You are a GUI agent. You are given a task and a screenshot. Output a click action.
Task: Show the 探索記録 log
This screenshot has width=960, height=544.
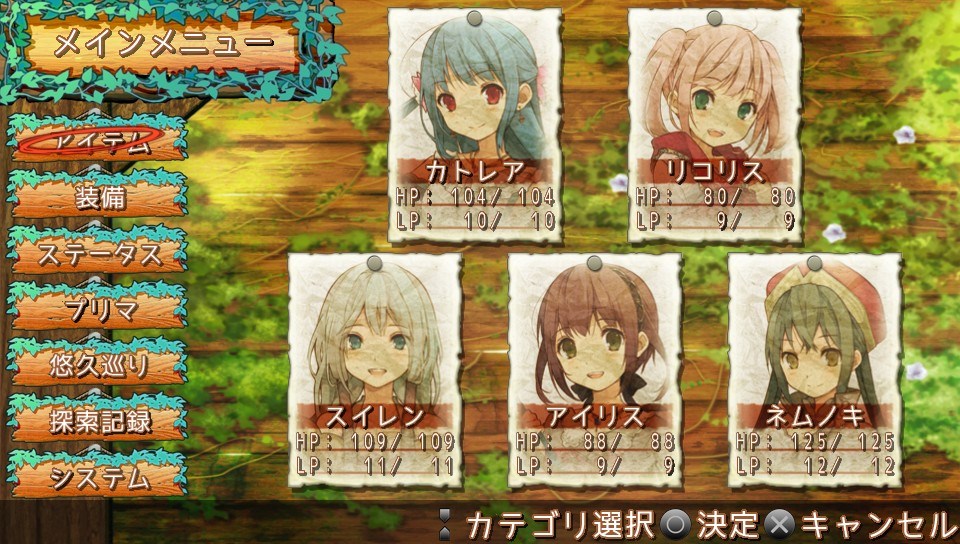click(x=99, y=421)
